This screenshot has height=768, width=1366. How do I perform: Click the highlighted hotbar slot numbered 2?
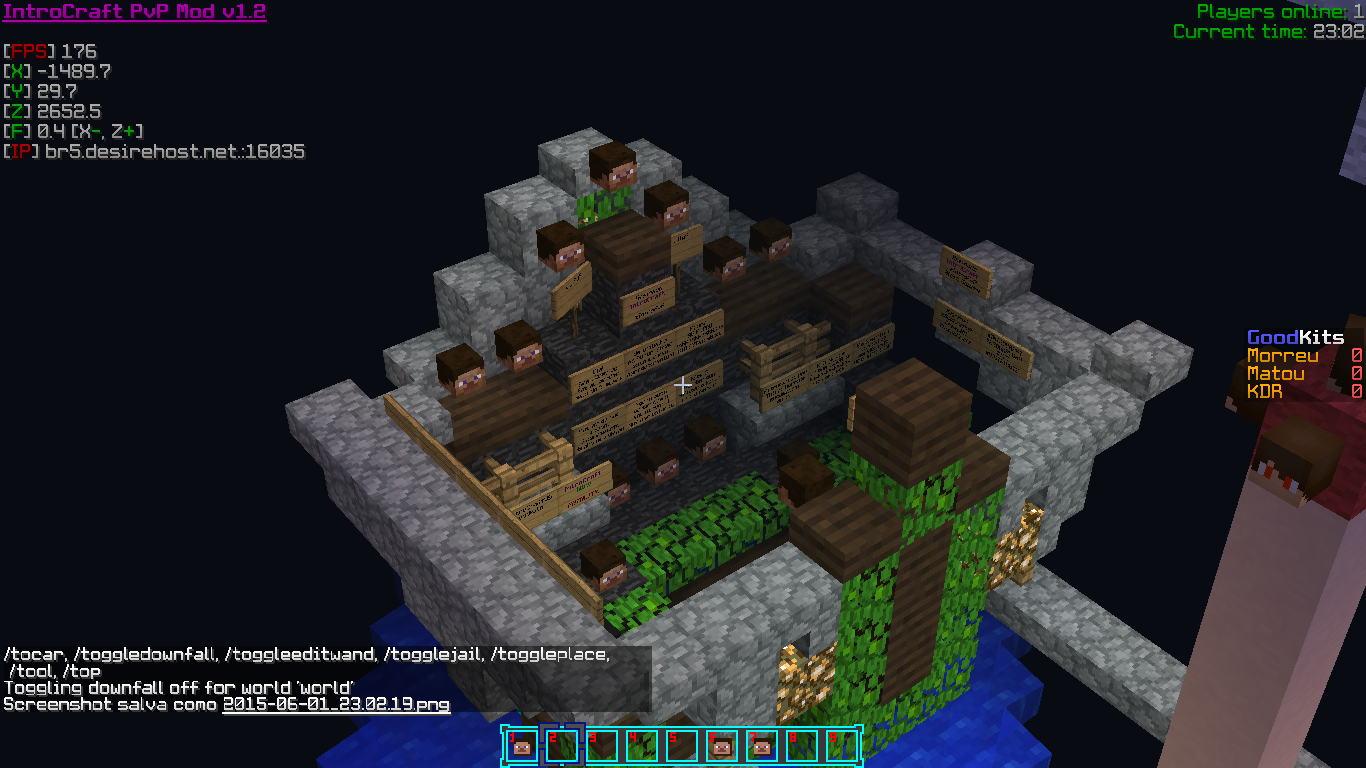(561, 746)
